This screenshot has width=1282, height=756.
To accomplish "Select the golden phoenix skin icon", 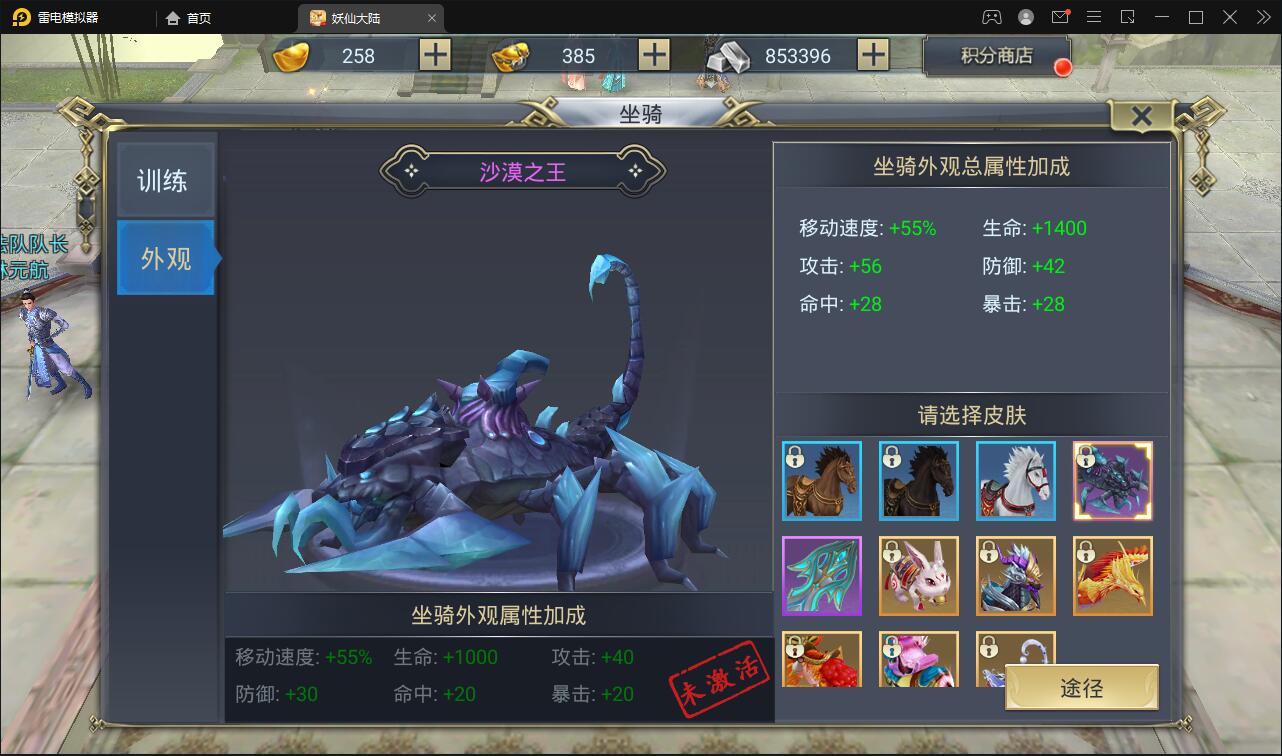I will point(1112,576).
